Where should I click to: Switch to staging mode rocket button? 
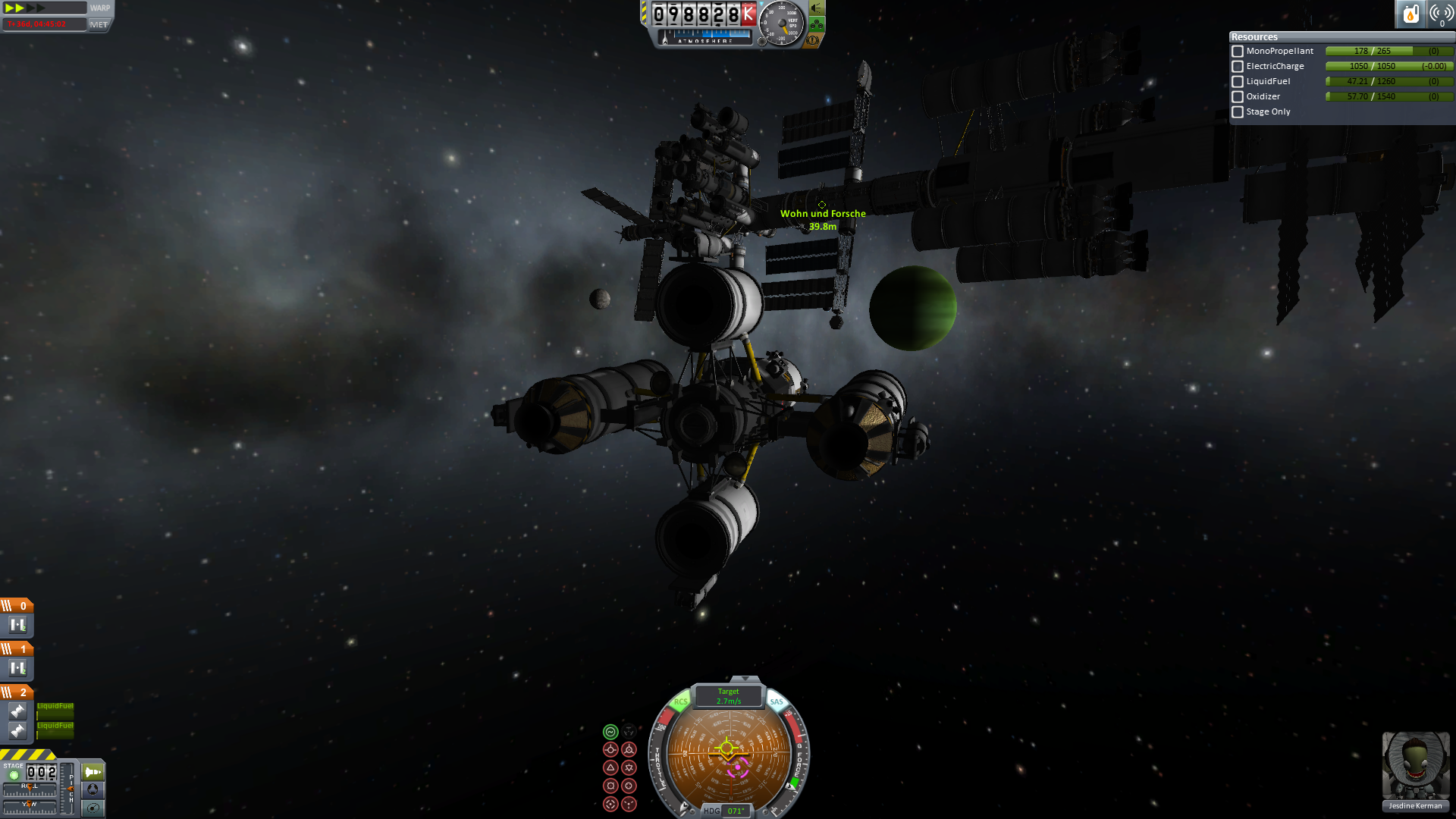pos(93,772)
